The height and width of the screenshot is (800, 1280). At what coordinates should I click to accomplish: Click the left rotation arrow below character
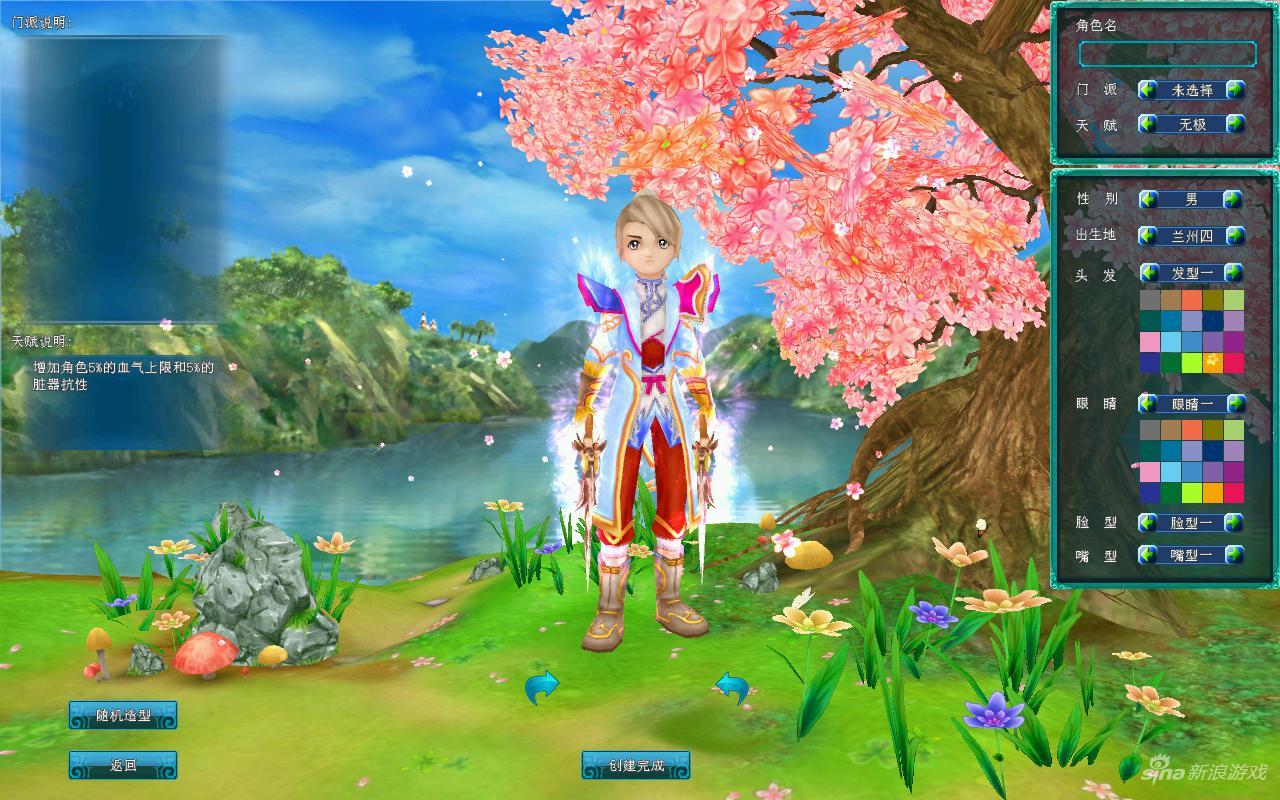click(x=542, y=687)
